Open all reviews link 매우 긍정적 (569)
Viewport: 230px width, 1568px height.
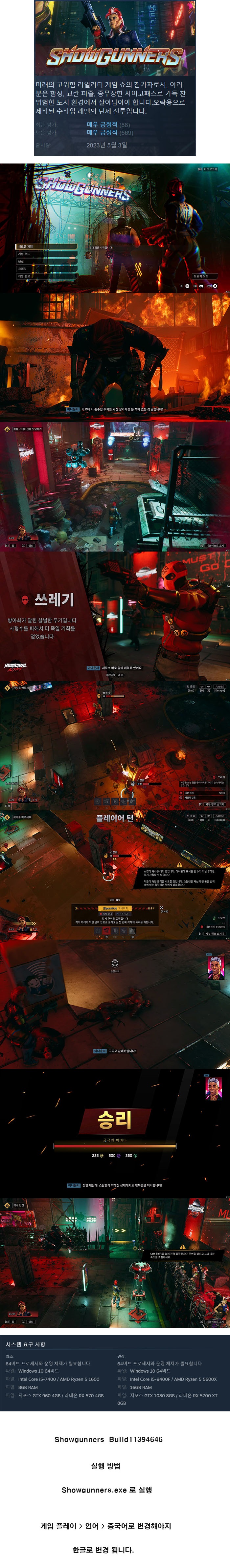tap(102, 132)
